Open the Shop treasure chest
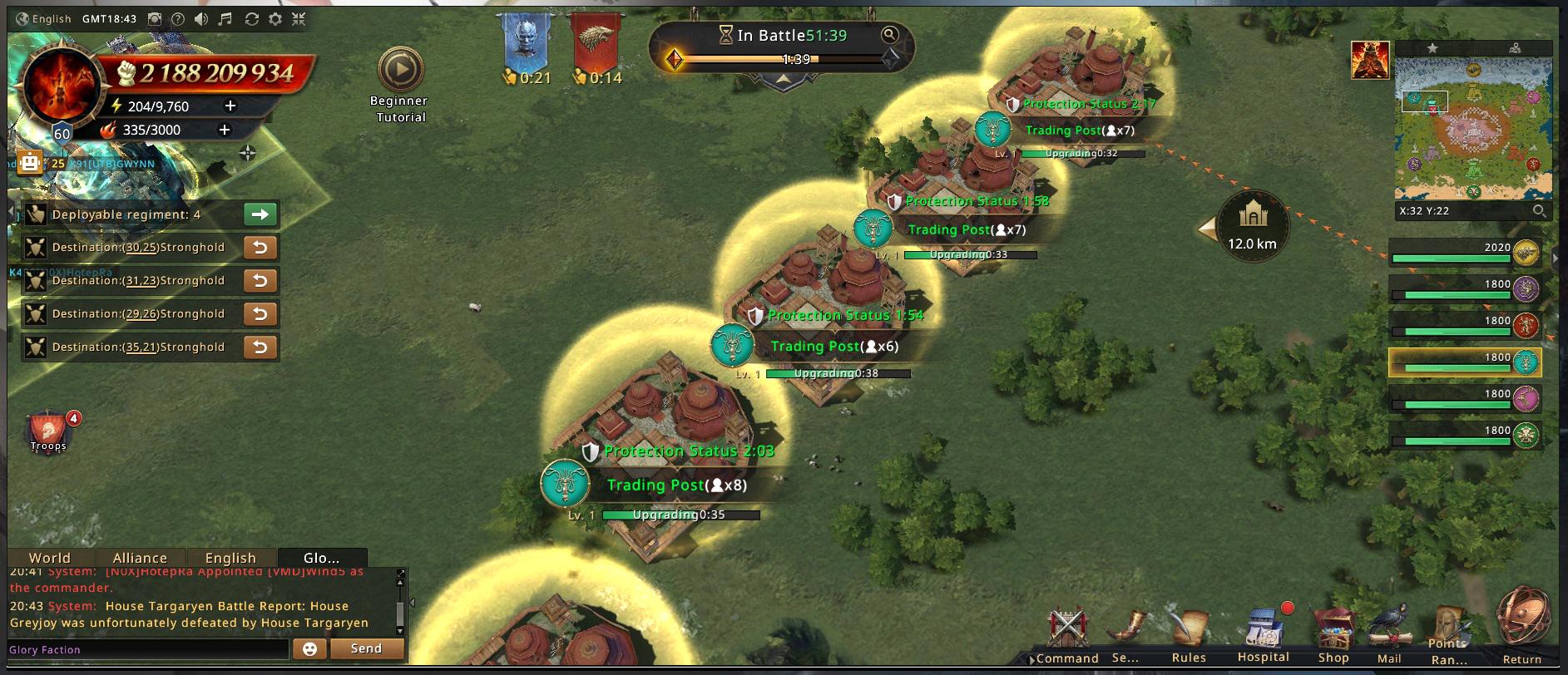The width and height of the screenshot is (1568, 675). coord(1333,635)
